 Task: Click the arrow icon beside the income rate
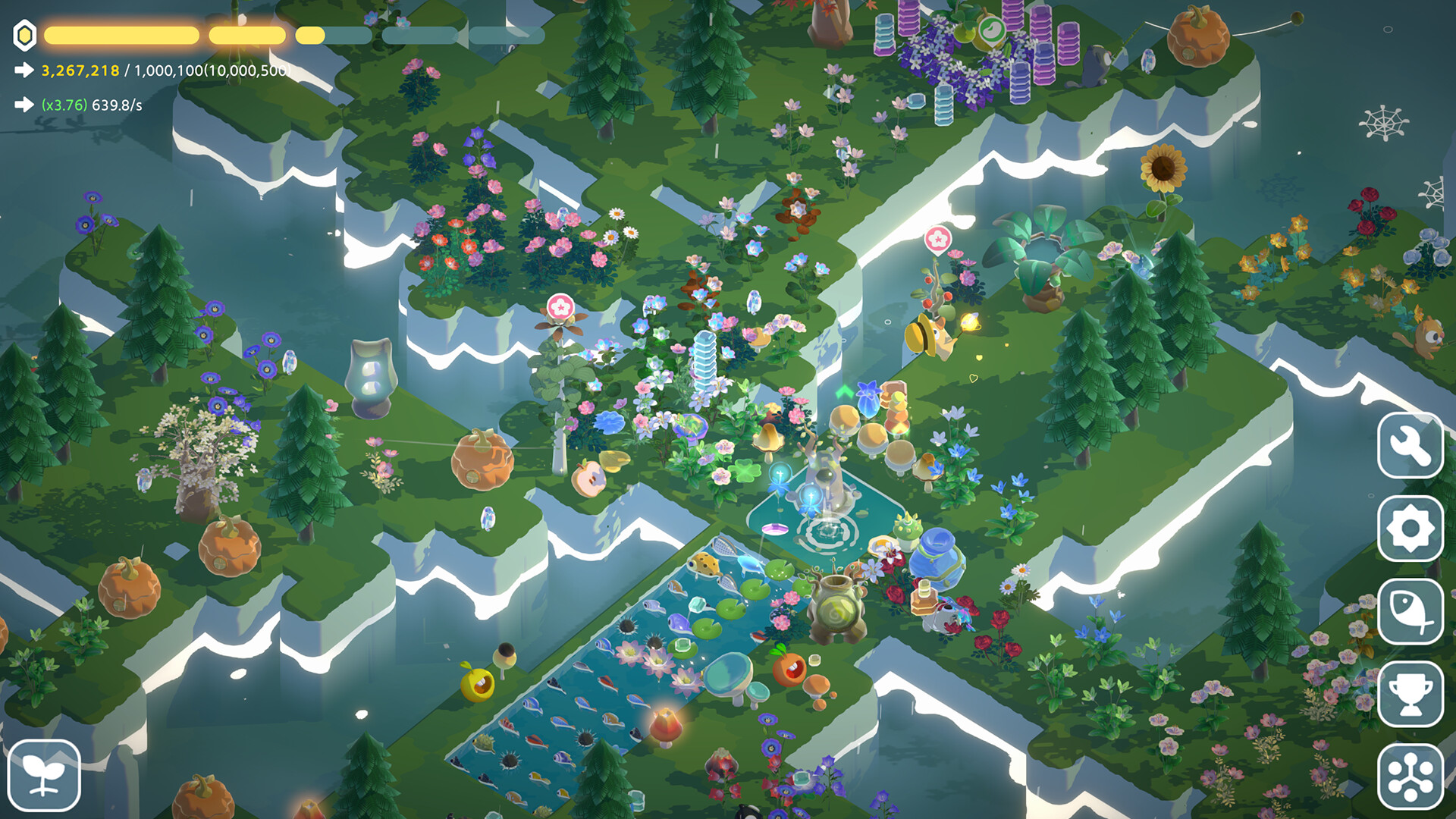click(24, 106)
